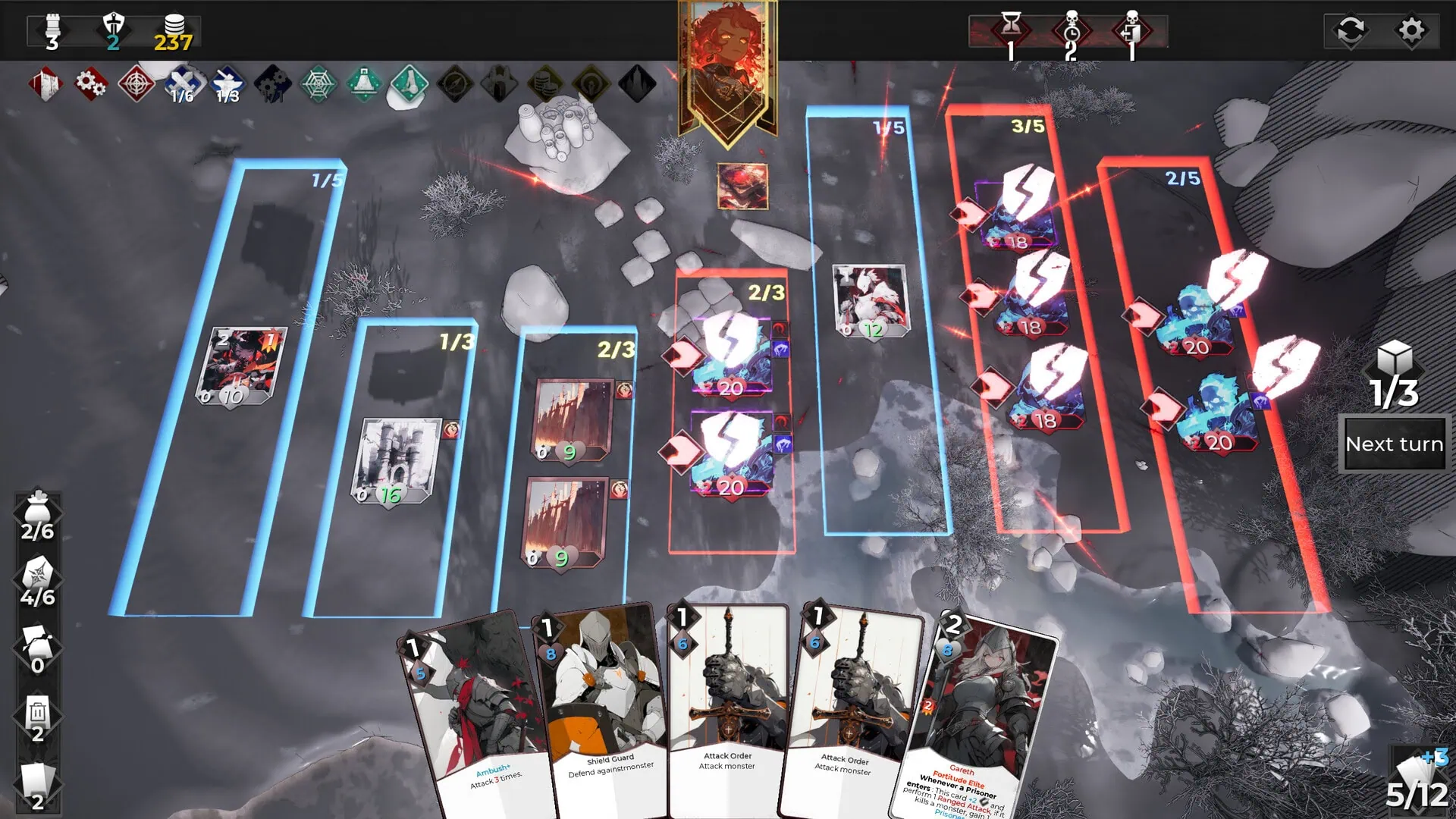This screenshot has width=1456, height=819.
Task: Select the cube counter labeled 1/3
Action: coord(1395,372)
